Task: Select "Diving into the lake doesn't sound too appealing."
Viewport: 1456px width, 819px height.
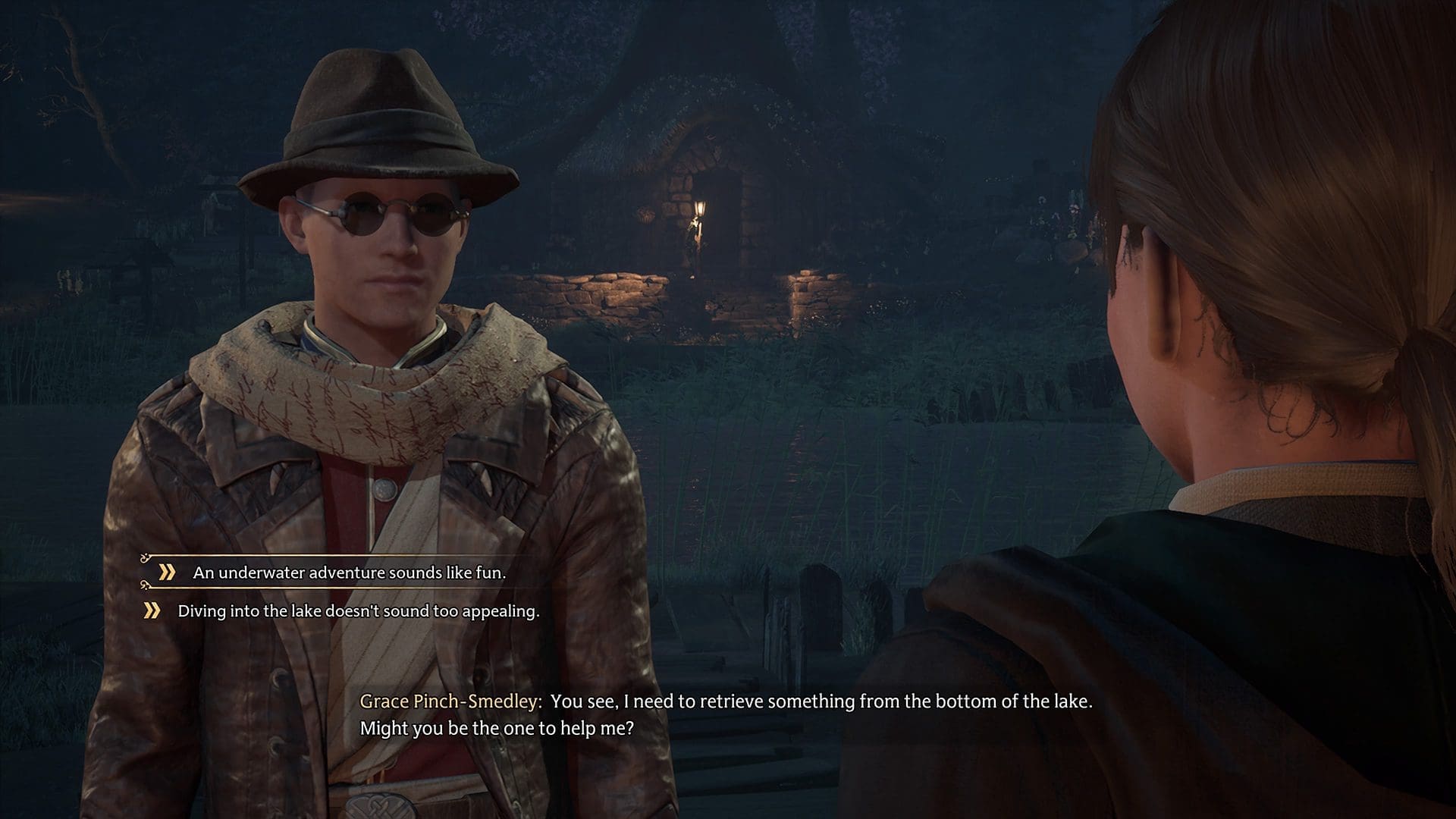Action: tap(358, 611)
